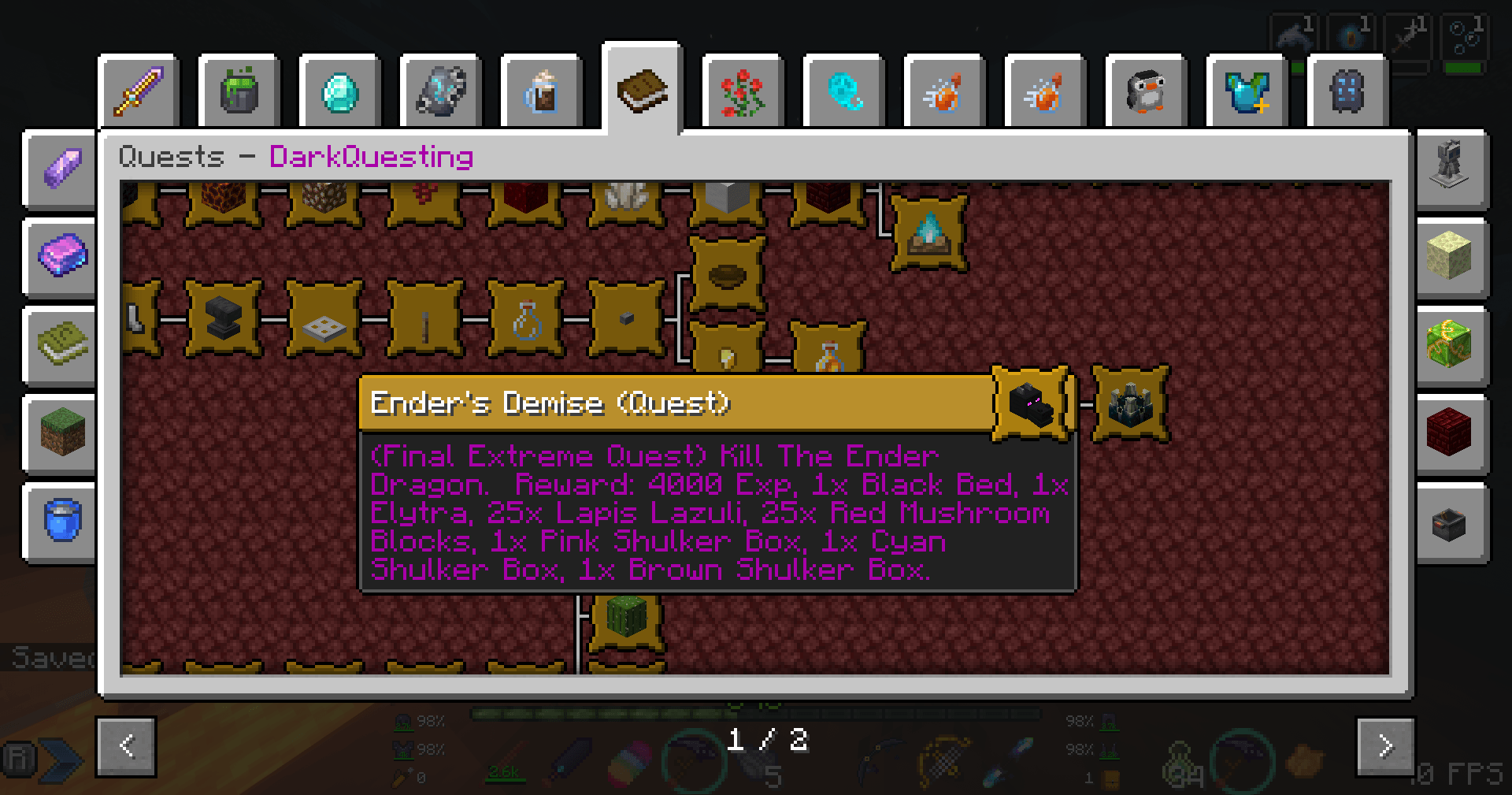
Task: Open the sandstone block side tab
Action: click(x=1449, y=255)
